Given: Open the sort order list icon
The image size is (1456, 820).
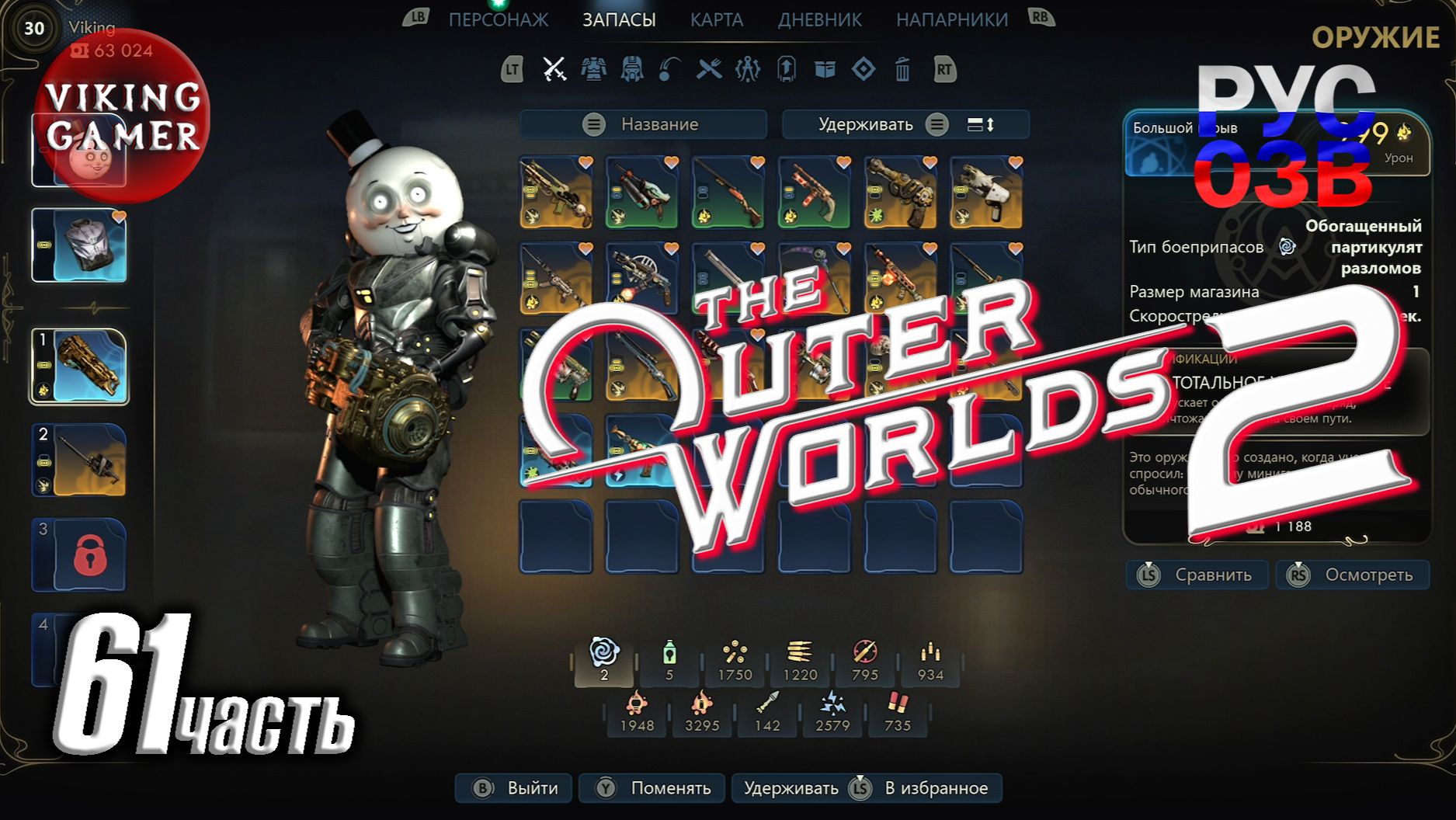Looking at the screenshot, I should pyautogui.click(x=980, y=123).
